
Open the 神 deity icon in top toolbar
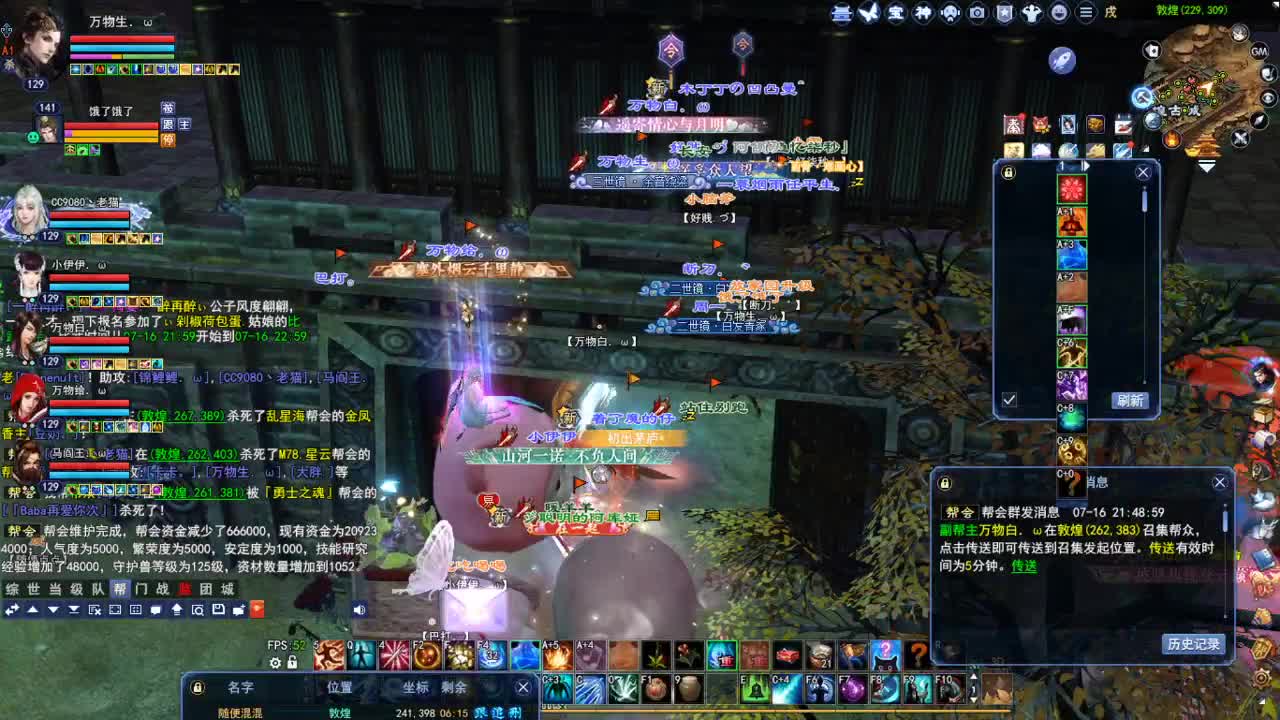(x=922, y=13)
